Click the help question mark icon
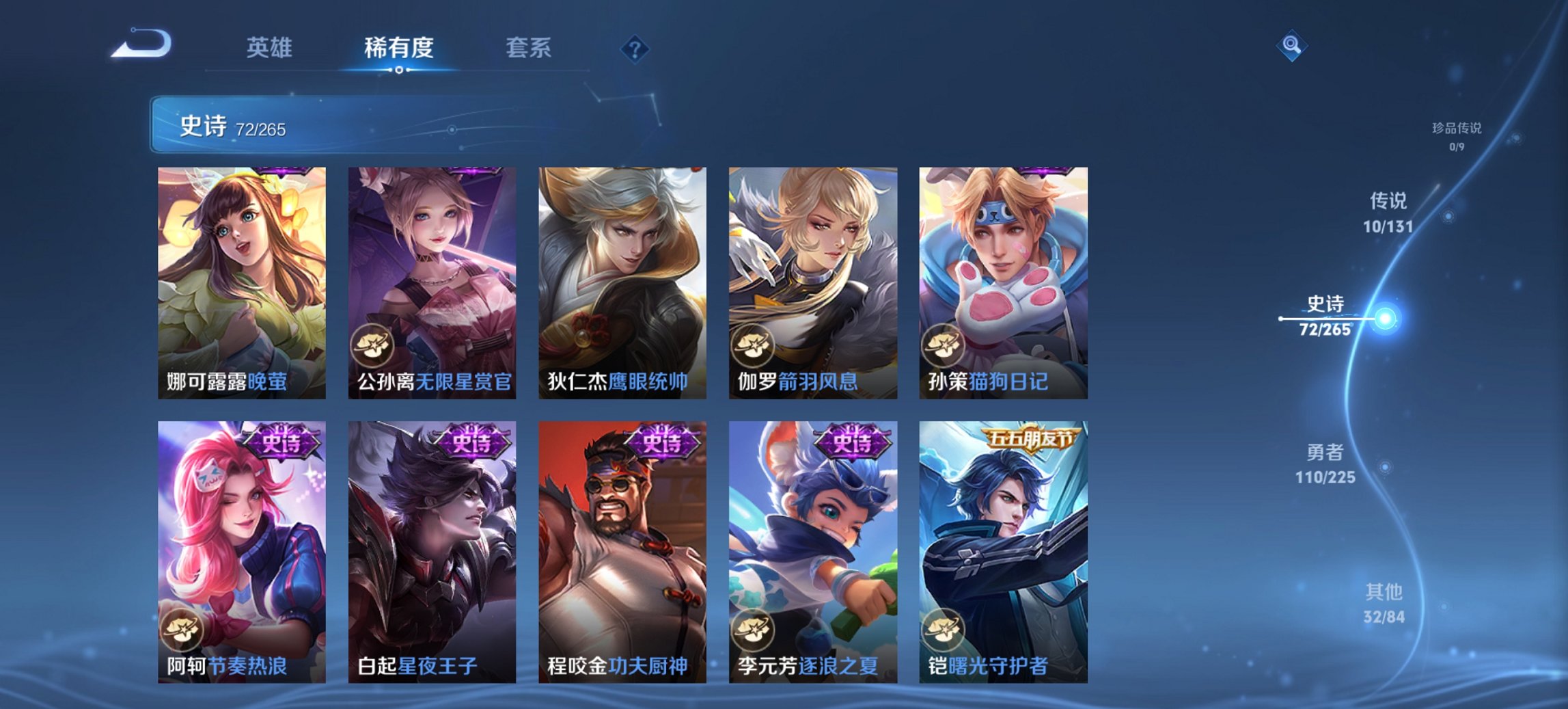 (634, 48)
